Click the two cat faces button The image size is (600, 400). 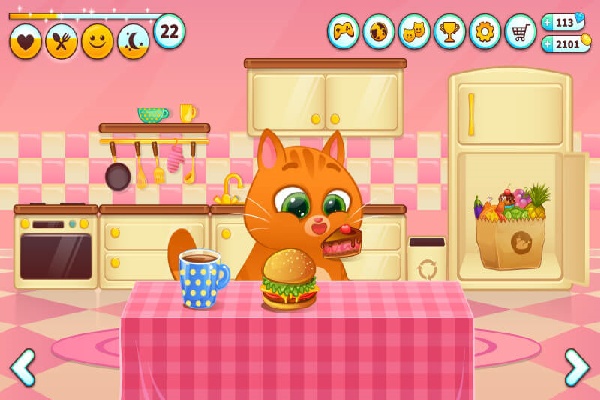414,31
